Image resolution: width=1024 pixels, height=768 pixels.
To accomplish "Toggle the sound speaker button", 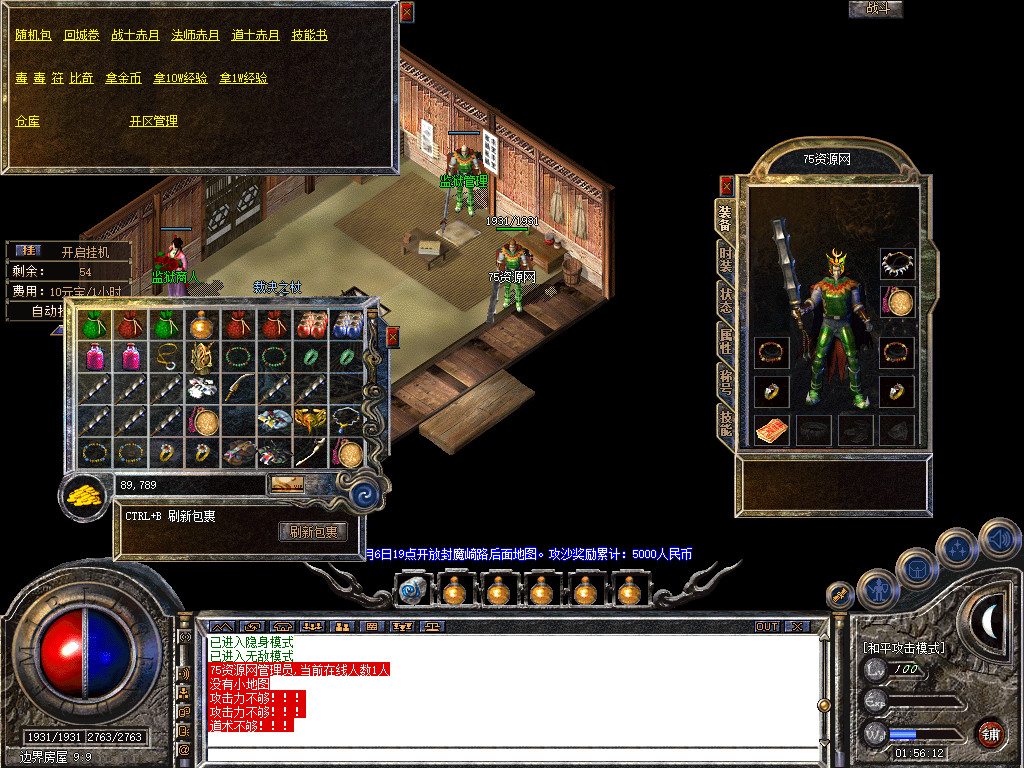I will pyautogui.click(x=998, y=539).
